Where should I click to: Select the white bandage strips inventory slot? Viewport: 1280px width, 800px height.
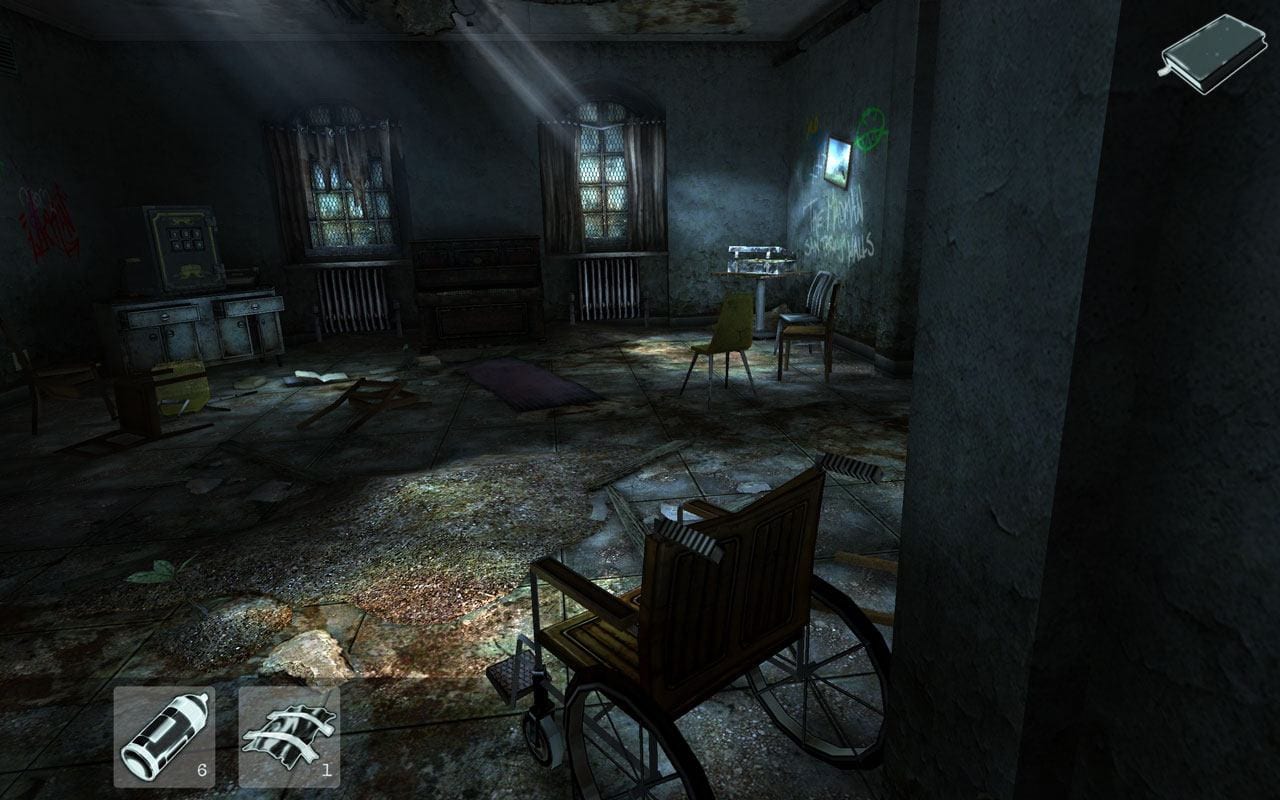coord(289,737)
